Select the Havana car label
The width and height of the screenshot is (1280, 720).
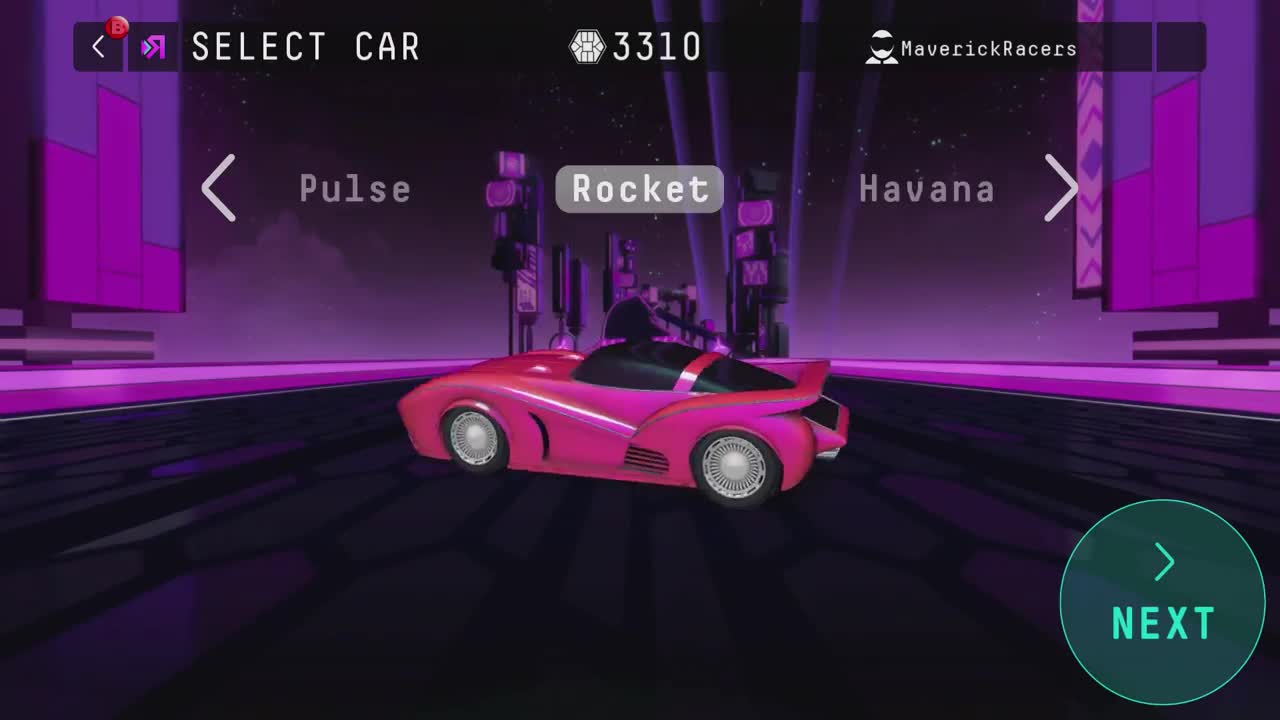coord(927,189)
